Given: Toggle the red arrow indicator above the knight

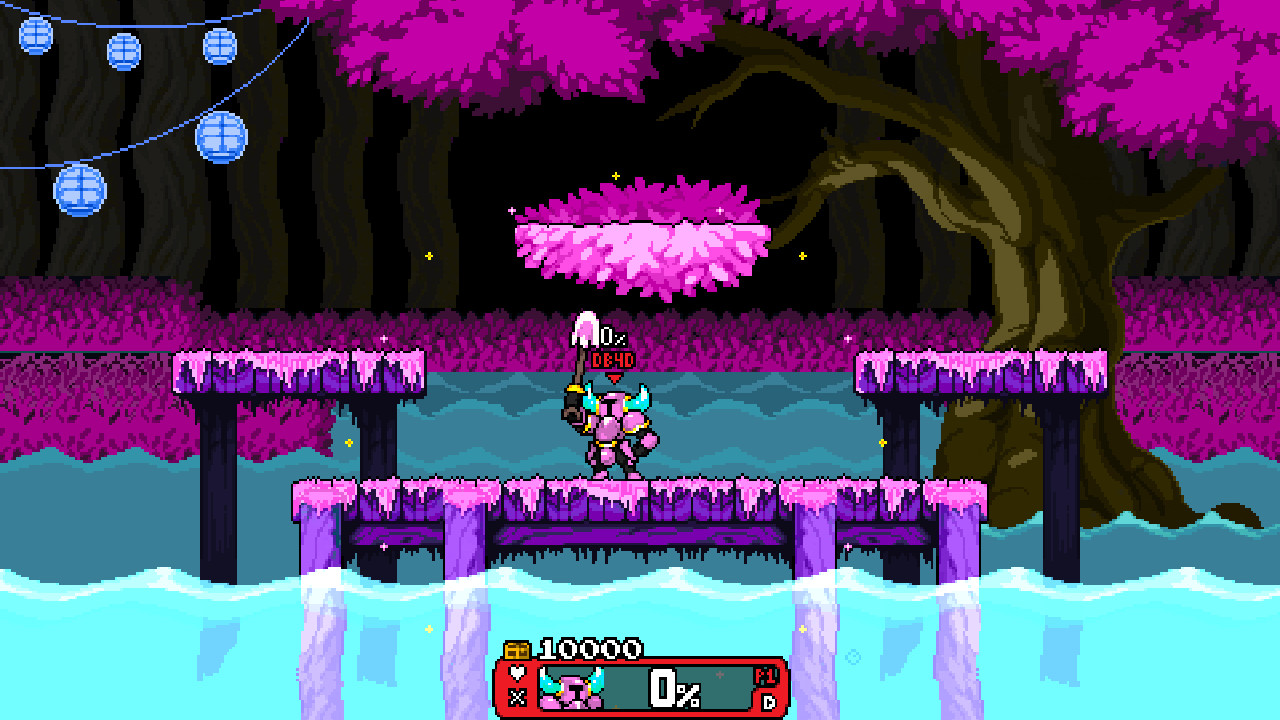Looking at the screenshot, I should click(613, 378).
